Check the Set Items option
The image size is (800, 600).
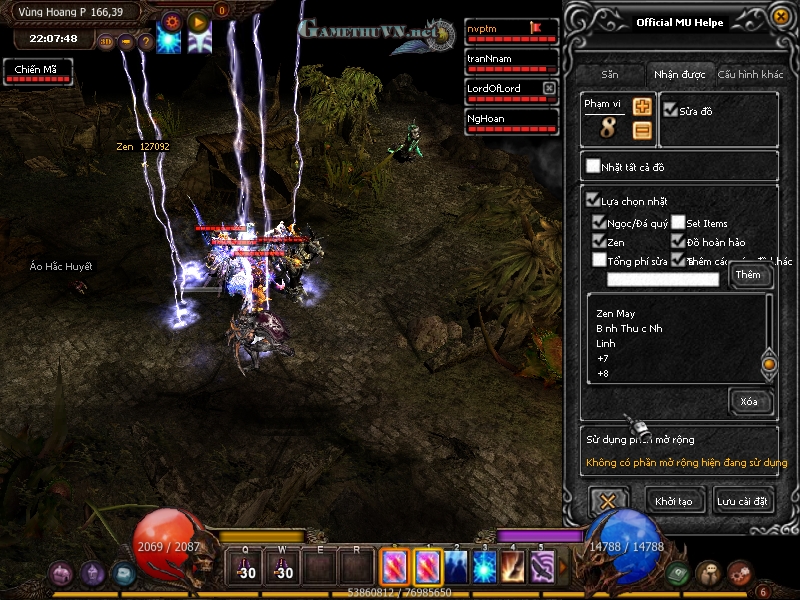pyautogui.click(x=679, y=223)
